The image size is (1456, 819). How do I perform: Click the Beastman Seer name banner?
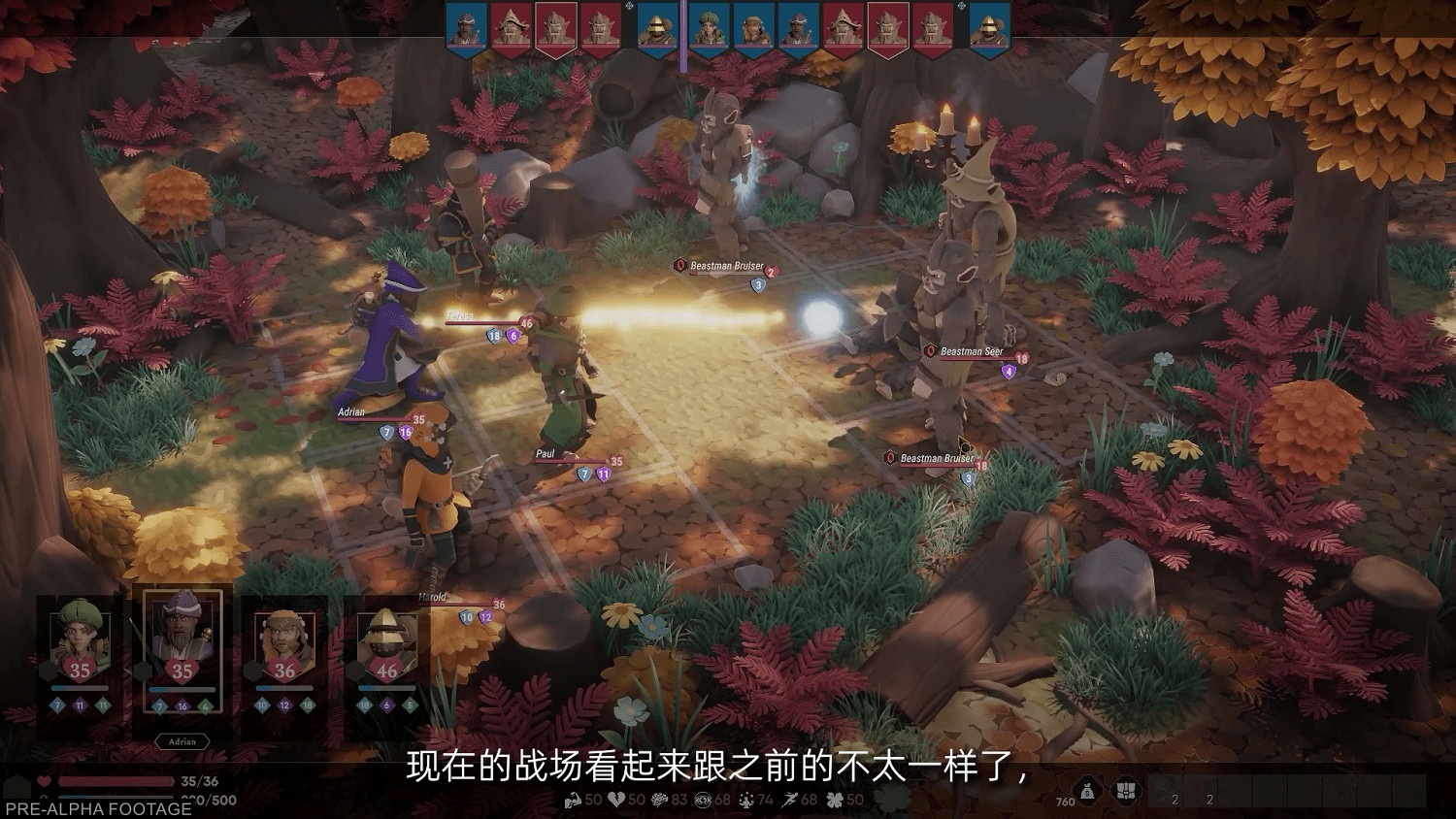point(974,349)
